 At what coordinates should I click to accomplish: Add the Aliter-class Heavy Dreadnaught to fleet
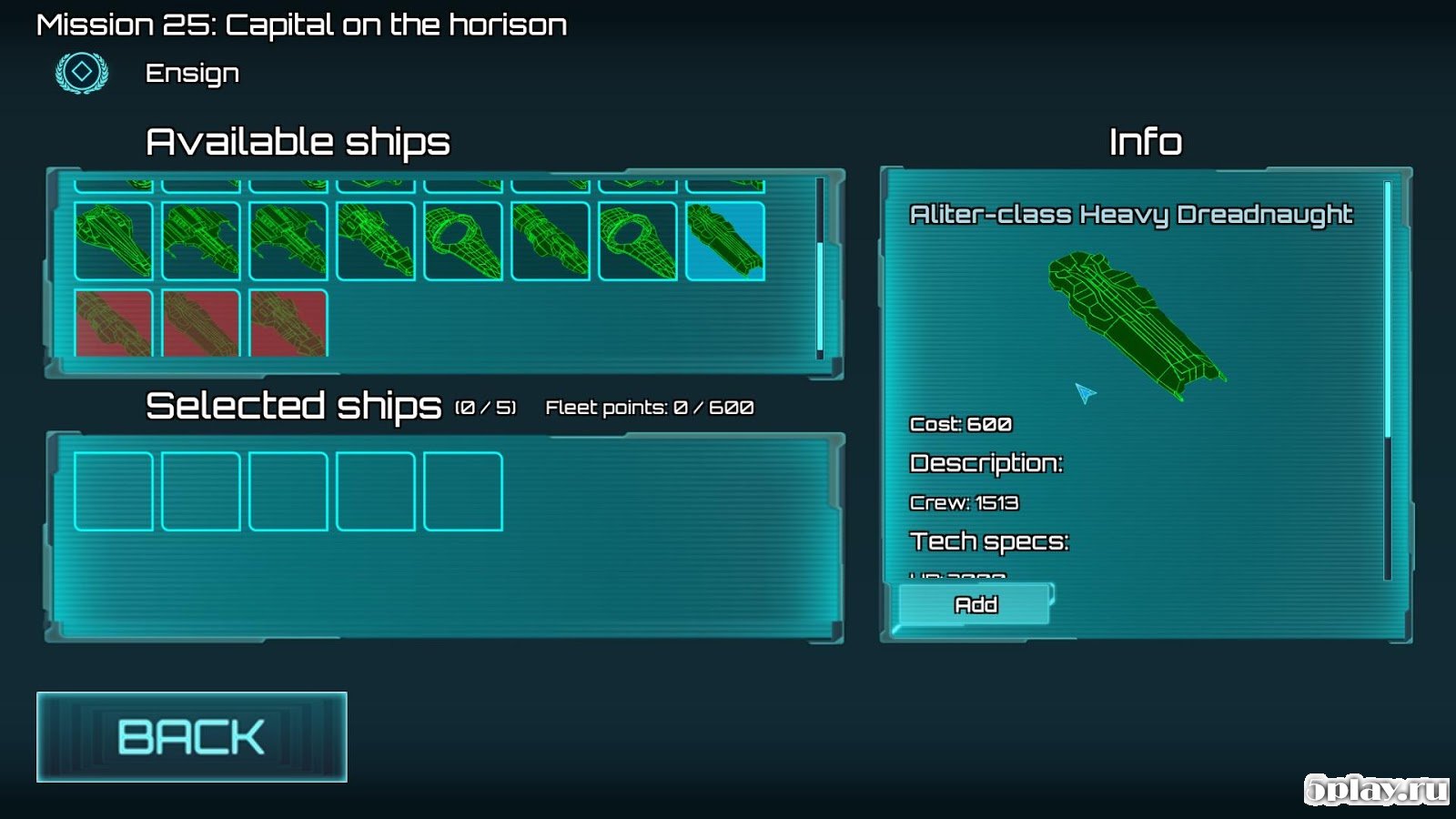click(975, 605)
